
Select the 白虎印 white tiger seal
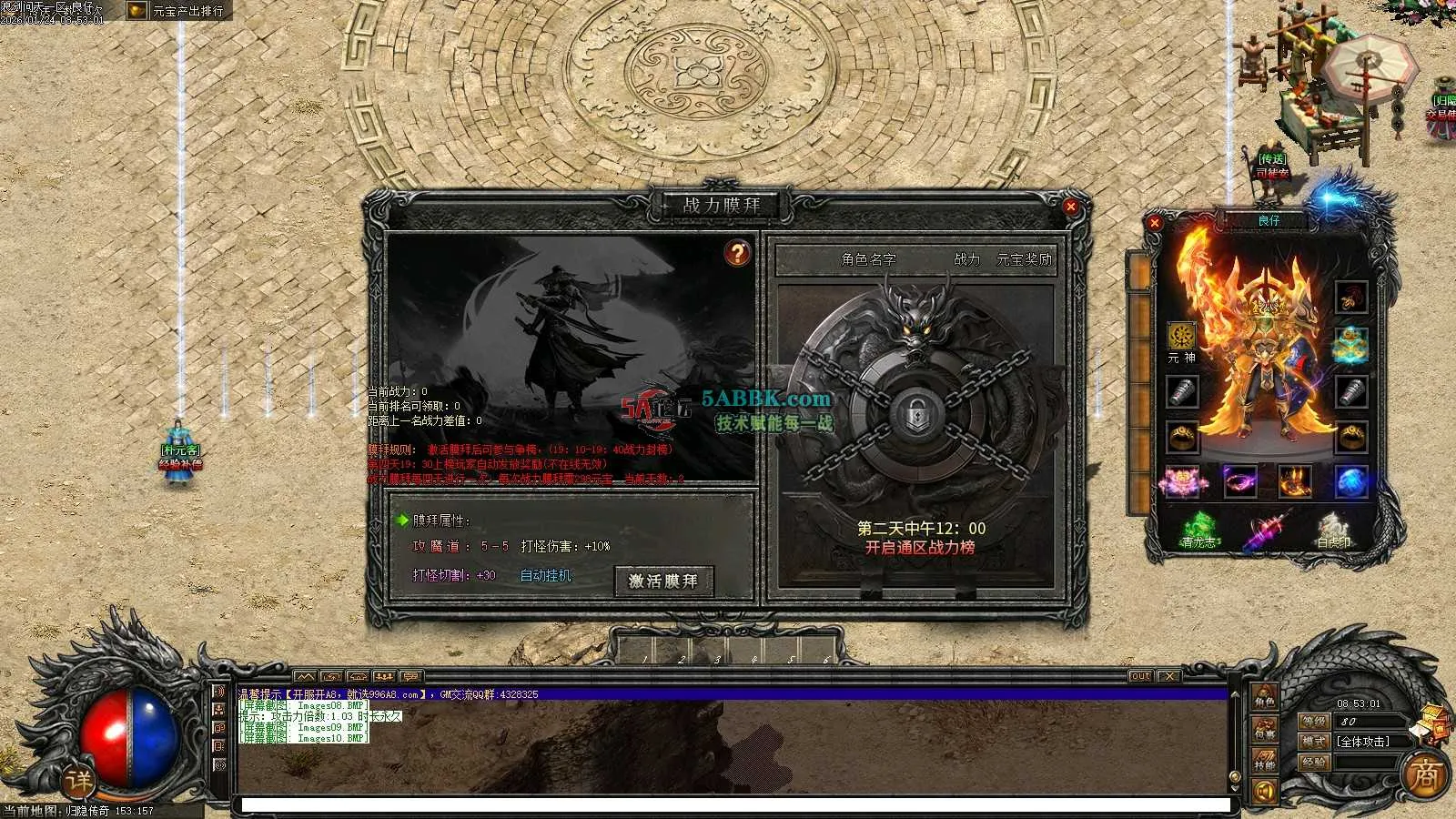coord(1334,530)
